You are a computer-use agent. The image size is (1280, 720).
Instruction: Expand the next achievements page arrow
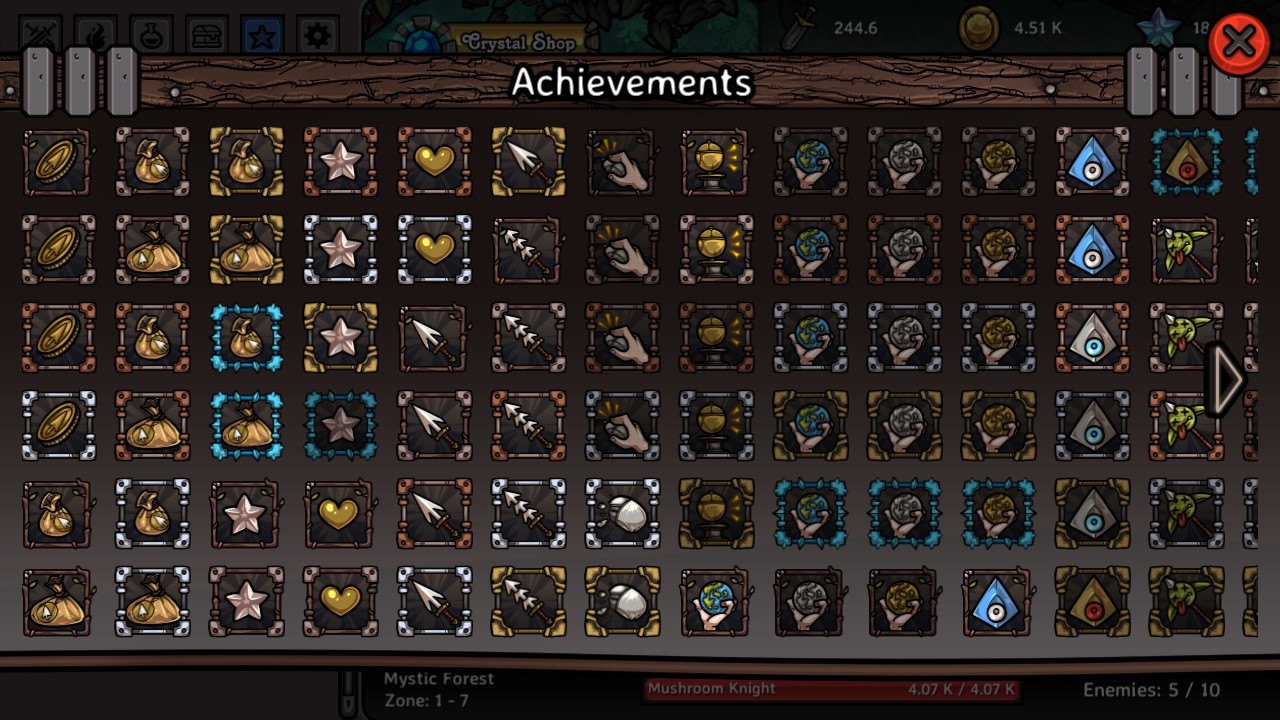click(1228, 380)
